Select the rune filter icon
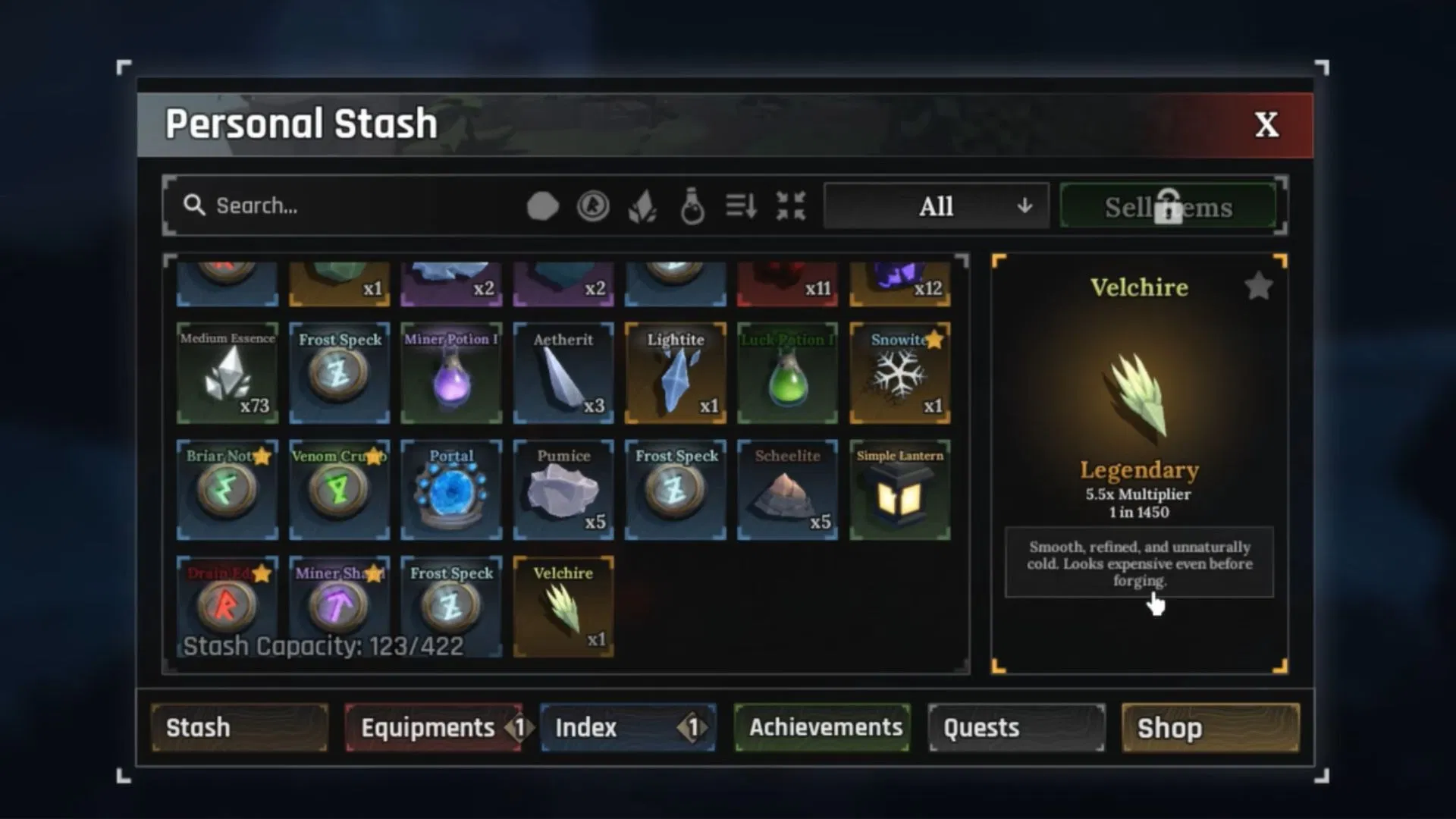The width and height of the screenshot is (1456, 819). click(x=594, y=206)
